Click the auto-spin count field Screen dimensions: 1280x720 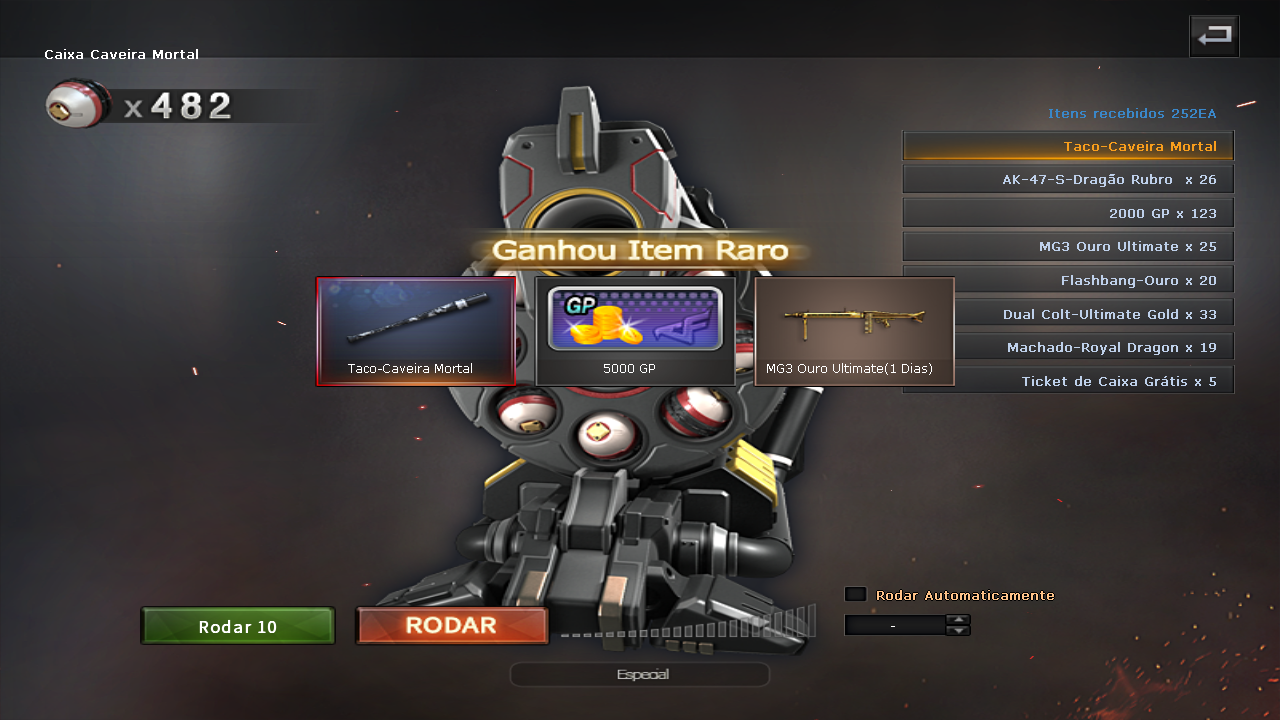point(894,625)
